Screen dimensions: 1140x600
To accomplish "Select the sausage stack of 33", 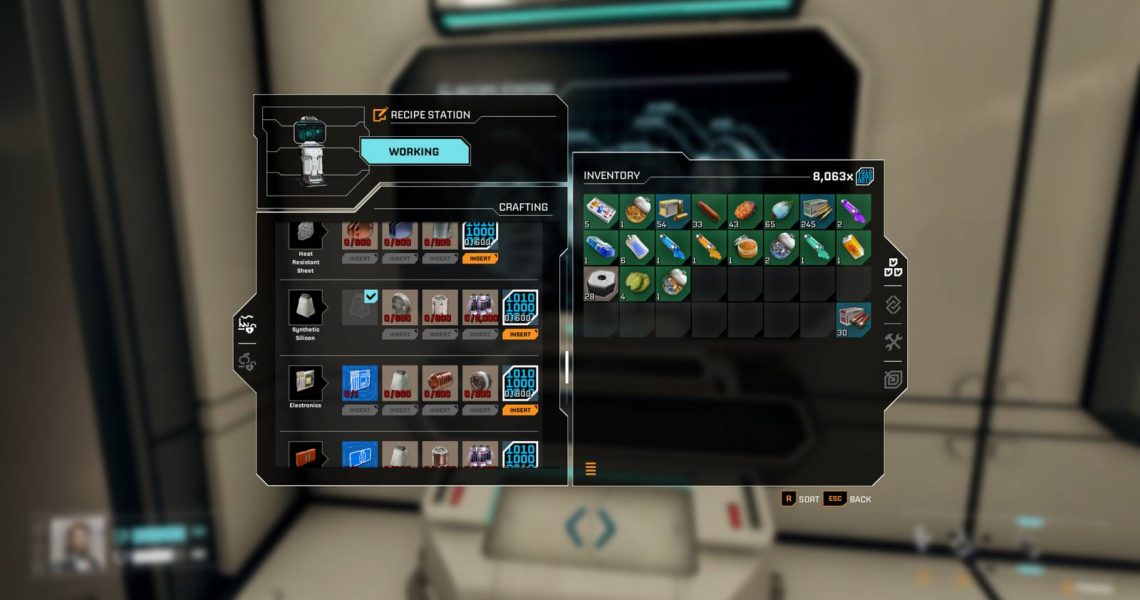I will (709, 211).
